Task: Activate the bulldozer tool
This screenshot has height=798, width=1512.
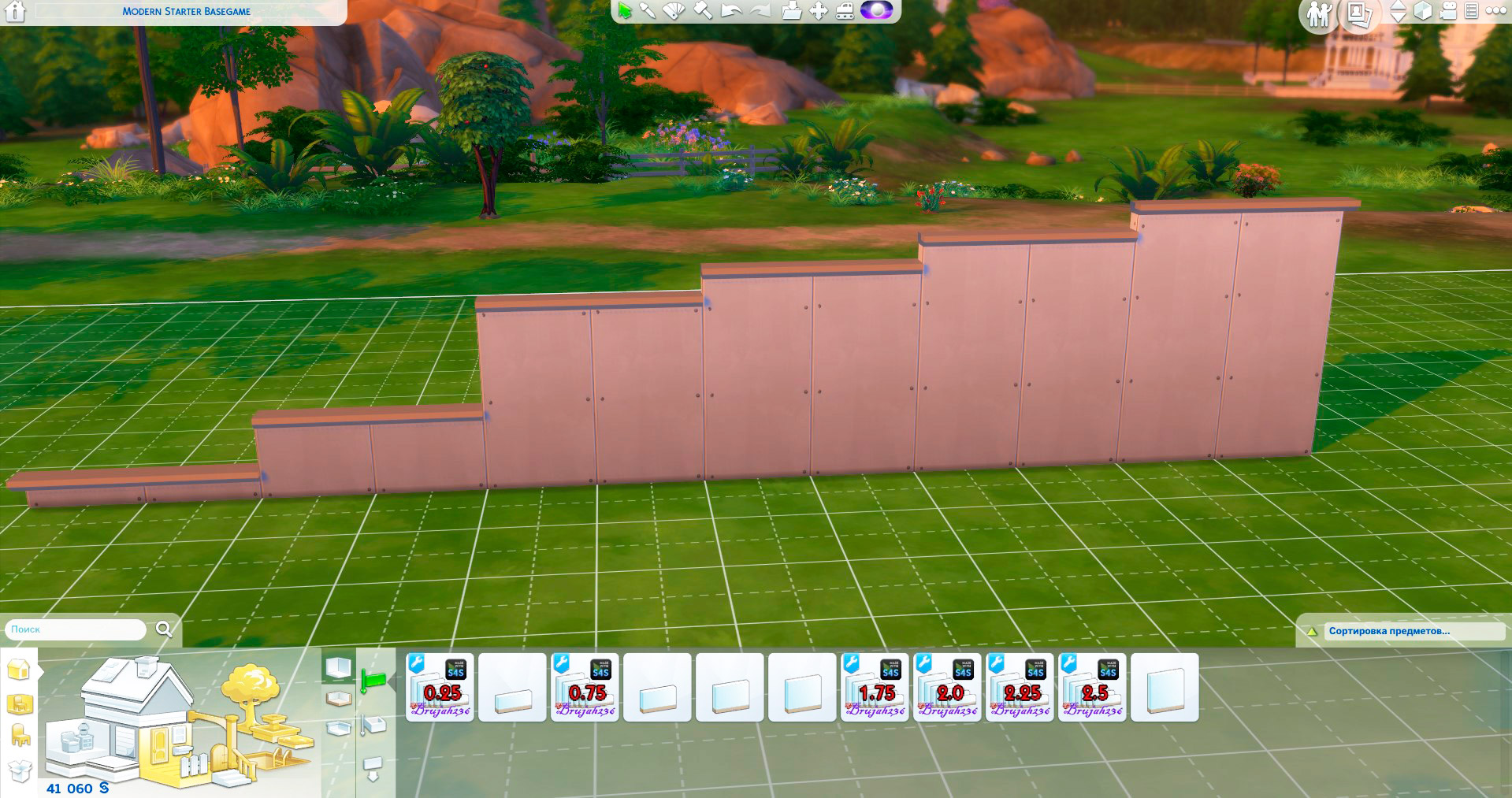Action: point(845,11)
